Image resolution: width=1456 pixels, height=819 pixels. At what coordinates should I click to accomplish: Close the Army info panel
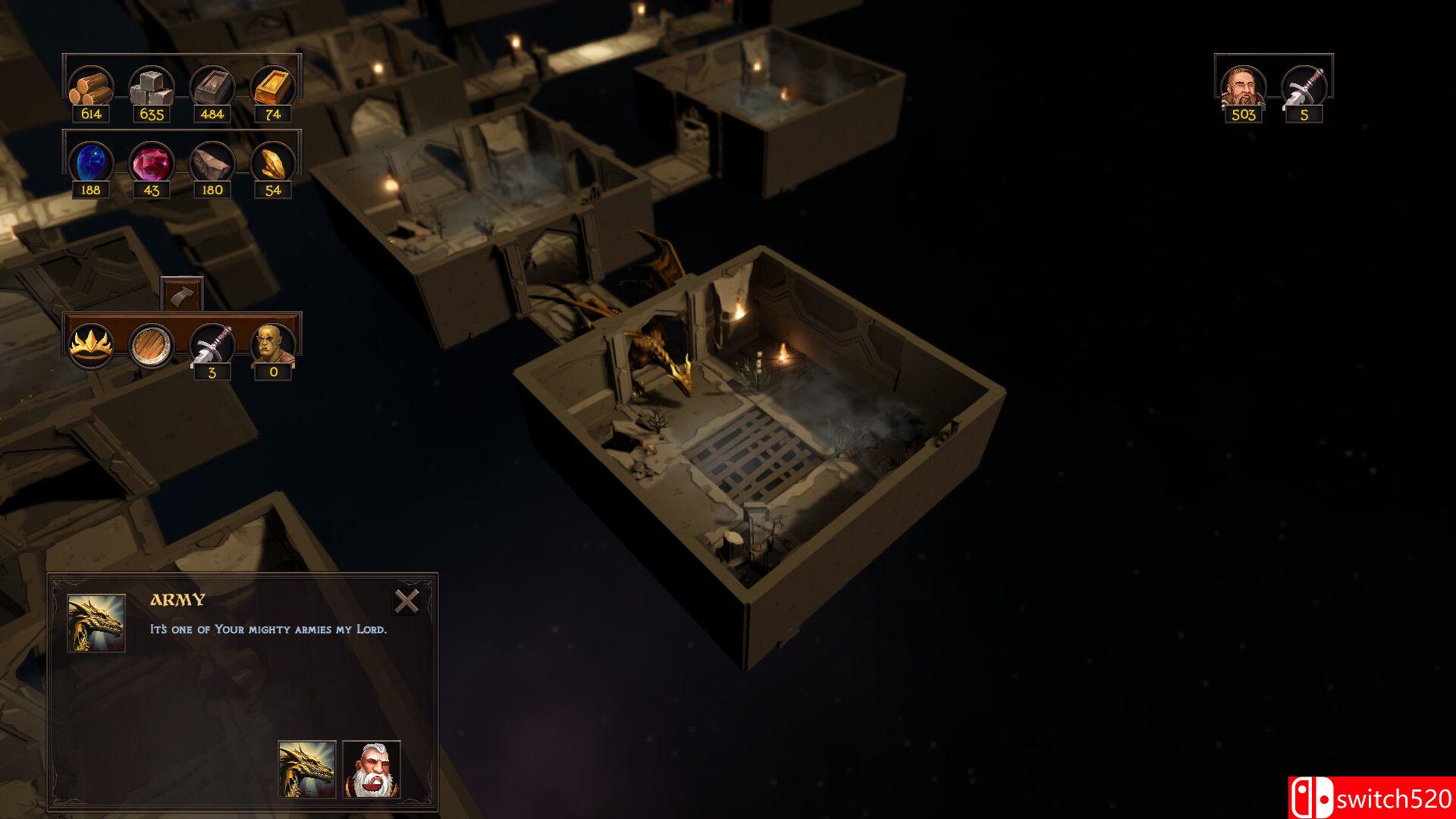coord(406,601)
